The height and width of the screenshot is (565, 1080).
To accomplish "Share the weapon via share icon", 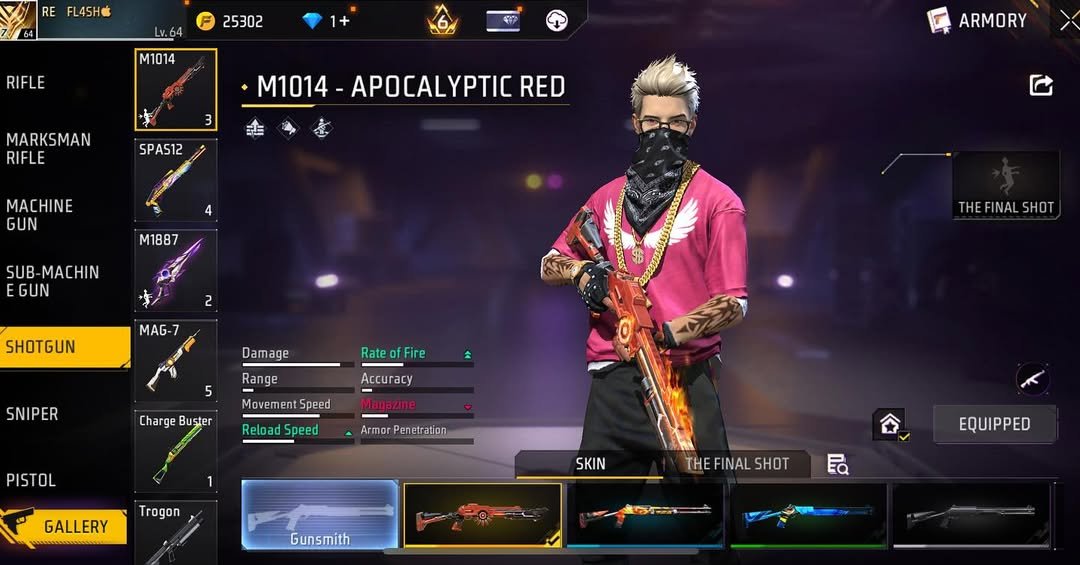I will click(x=1041, y=86).
